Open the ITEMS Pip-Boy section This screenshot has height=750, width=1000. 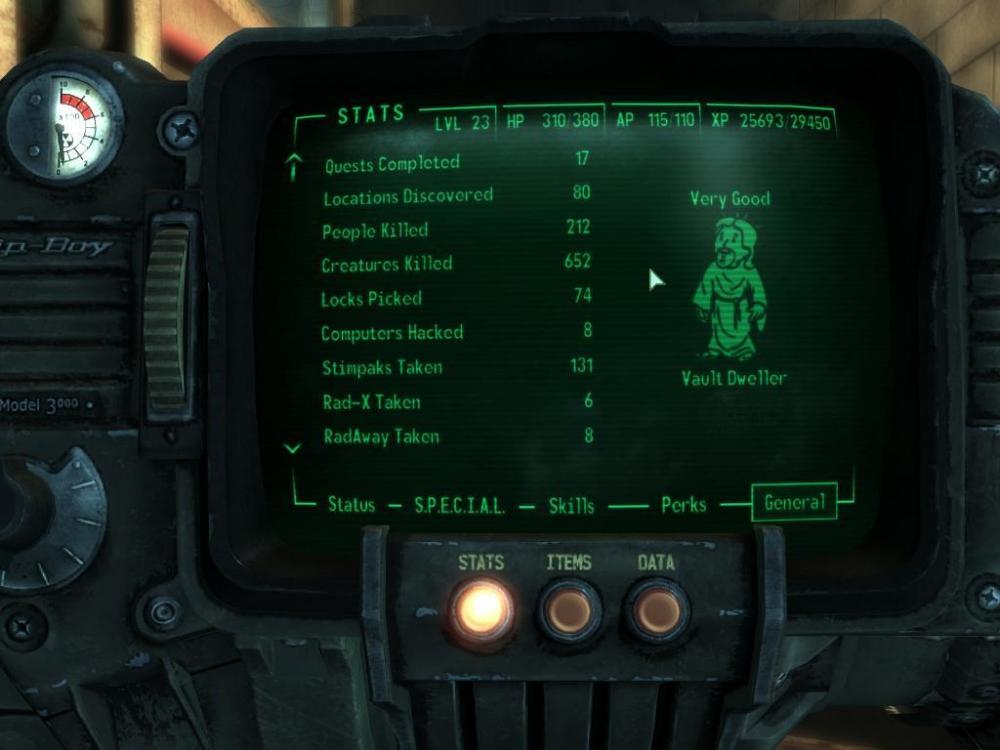point(569,609)
